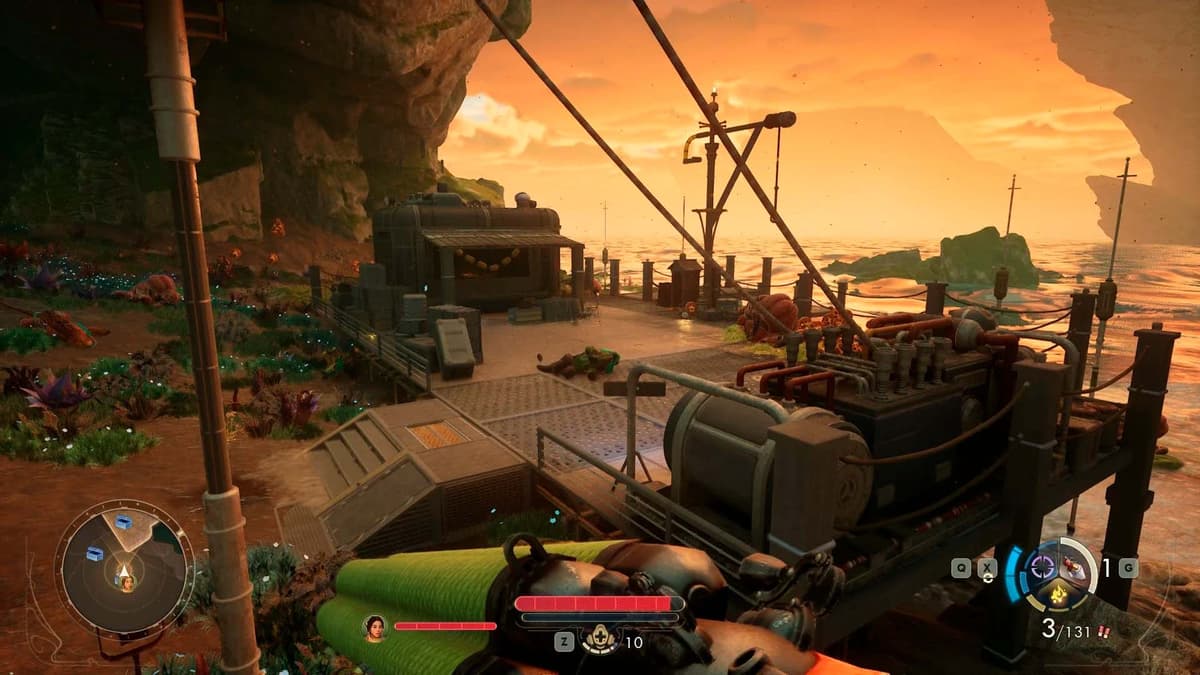
Task: Select the companion portrait marker on the minimap
Action: (126, 582)
